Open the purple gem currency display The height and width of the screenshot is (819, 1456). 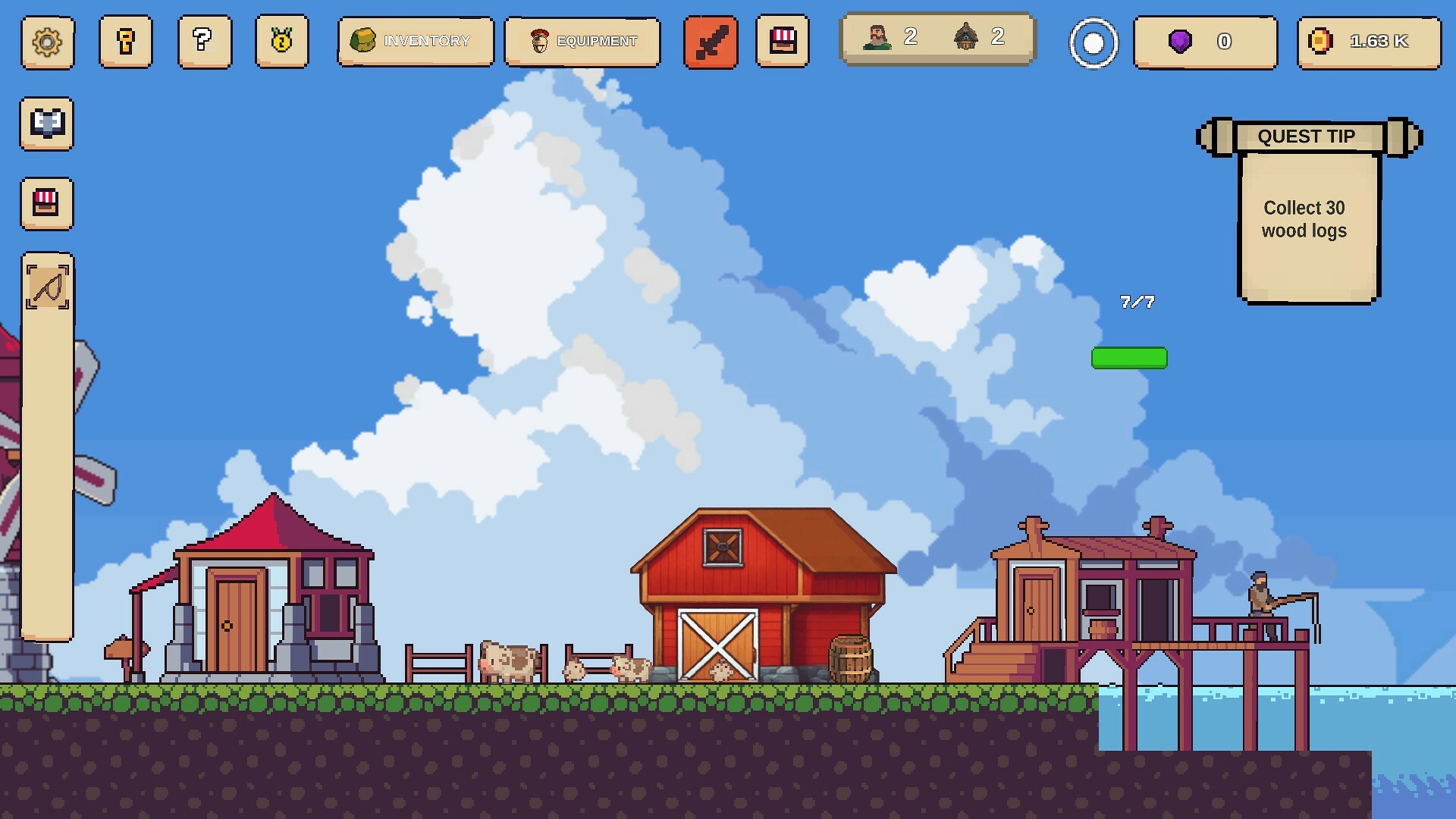click(x=1204, y=42)
